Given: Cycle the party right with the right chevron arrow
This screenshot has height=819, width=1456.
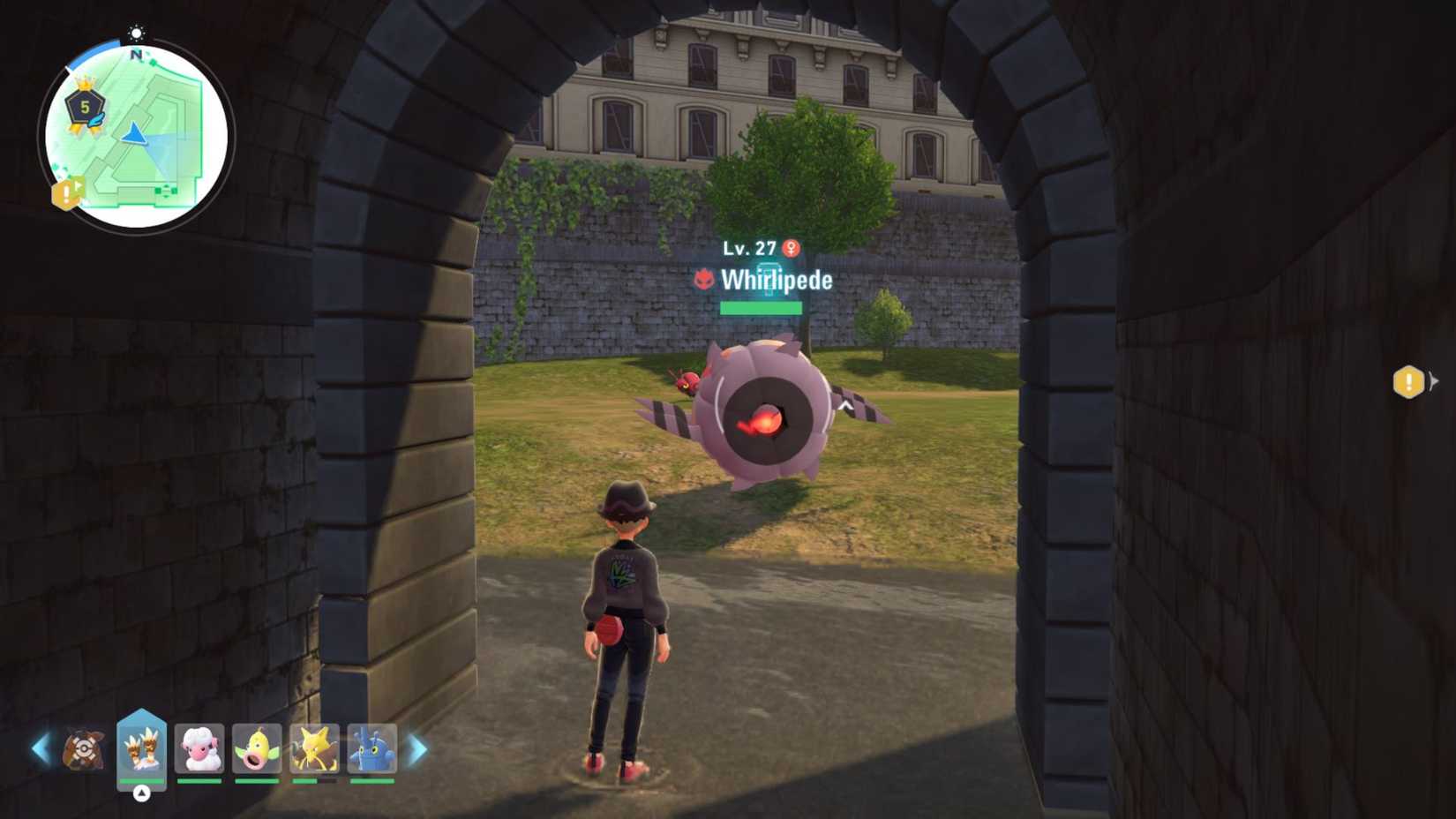Looking at the screenshot, I should point(416,749).
